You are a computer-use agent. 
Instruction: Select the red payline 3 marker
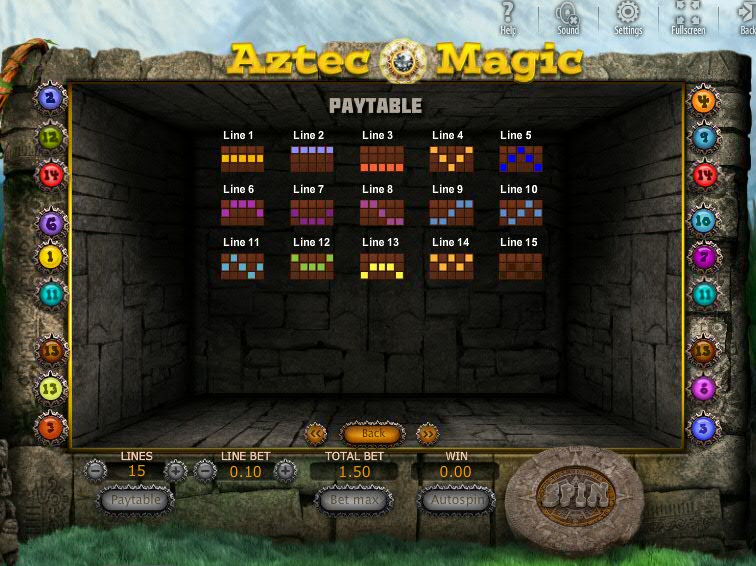pos(51,428)
